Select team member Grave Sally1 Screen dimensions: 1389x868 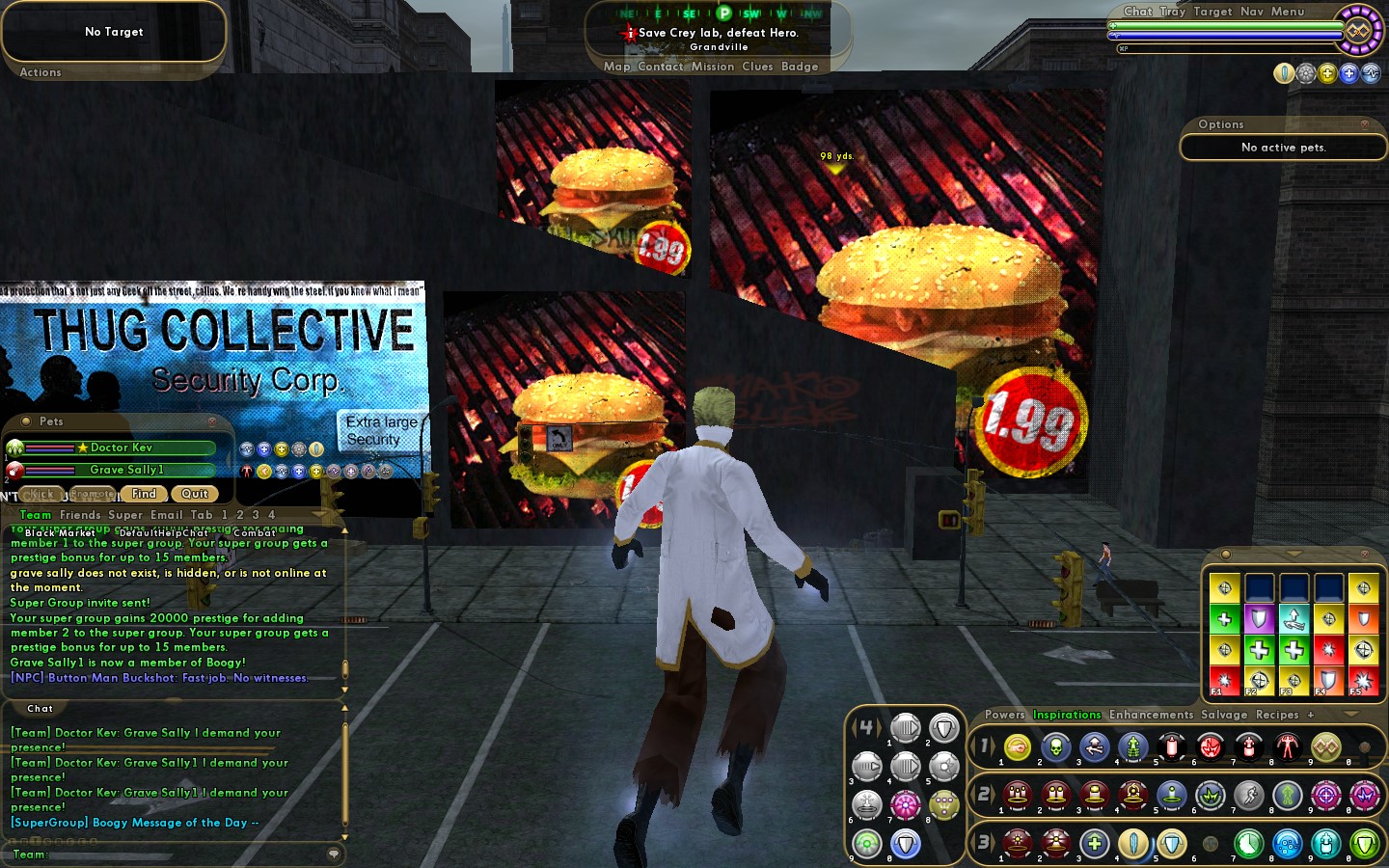[126, 470]
